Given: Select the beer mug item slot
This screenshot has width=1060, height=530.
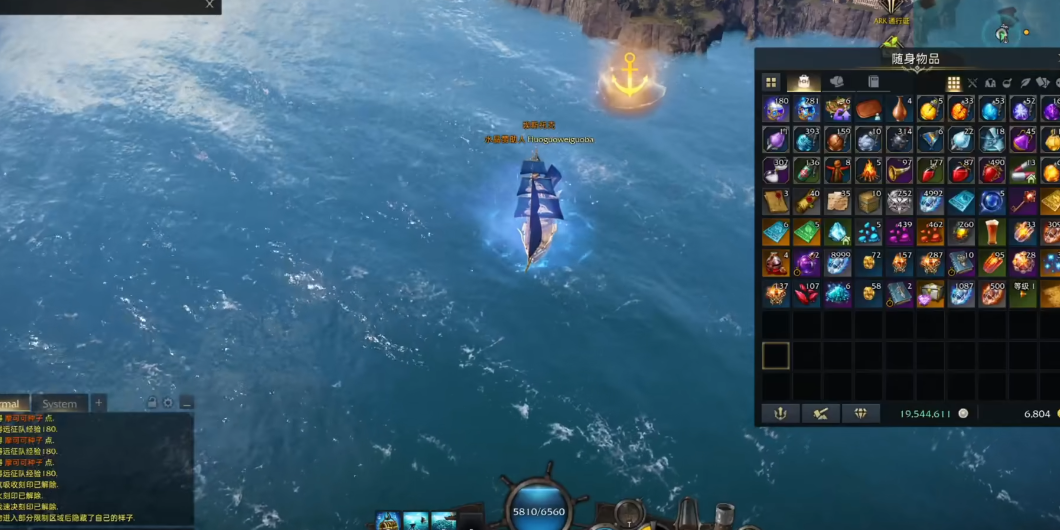Looking at the screenshot, I should pyautogui.click(x=991, y=232).
